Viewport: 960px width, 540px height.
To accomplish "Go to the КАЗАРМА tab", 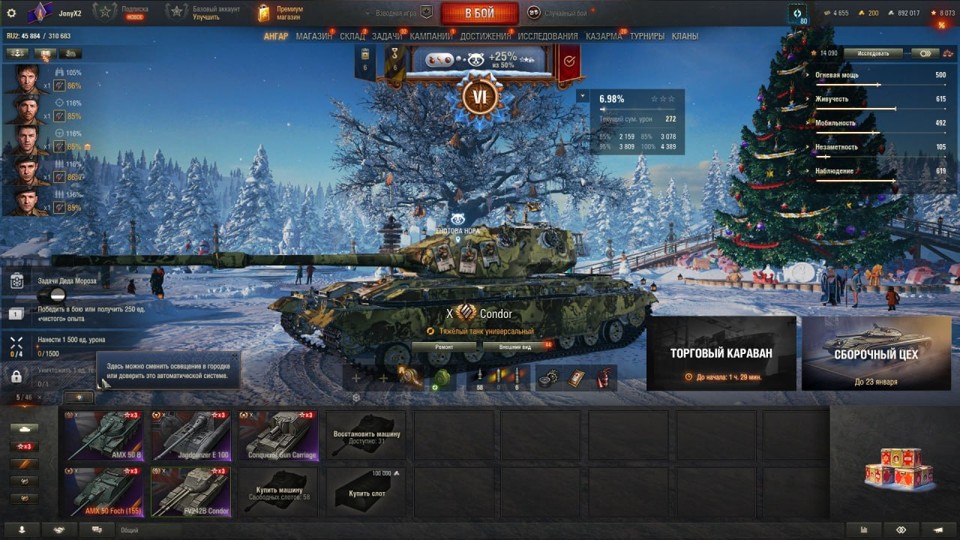I will (x=603, y=36).
